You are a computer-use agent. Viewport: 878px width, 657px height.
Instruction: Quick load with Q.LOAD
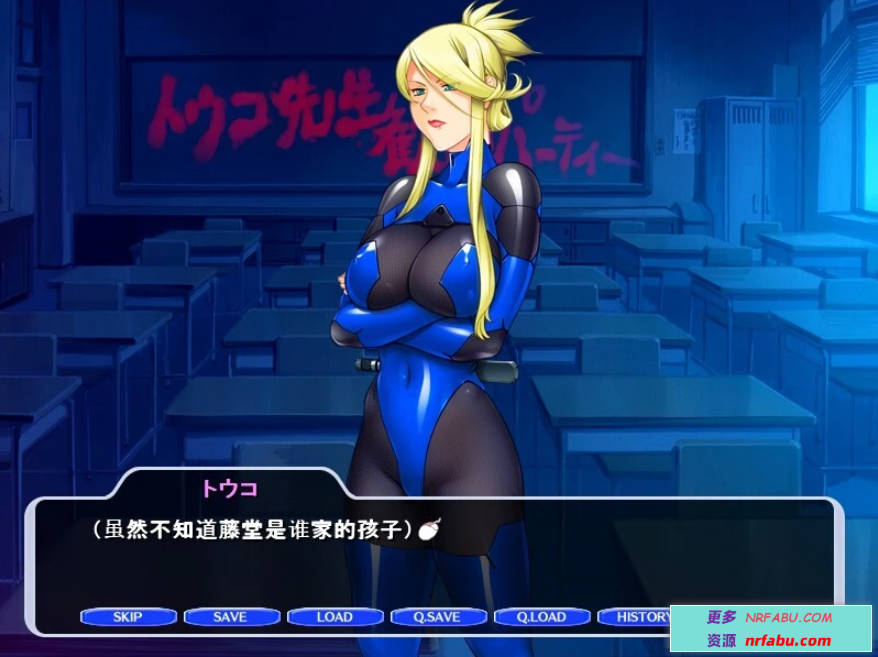[541, 617]
